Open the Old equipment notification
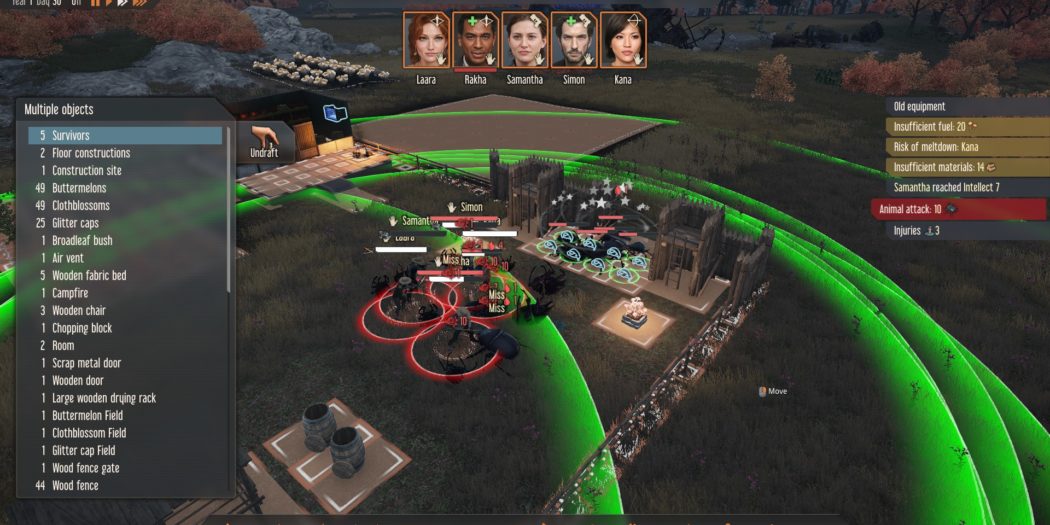Screen dimensions: 1050x525 tap(960, 106)
